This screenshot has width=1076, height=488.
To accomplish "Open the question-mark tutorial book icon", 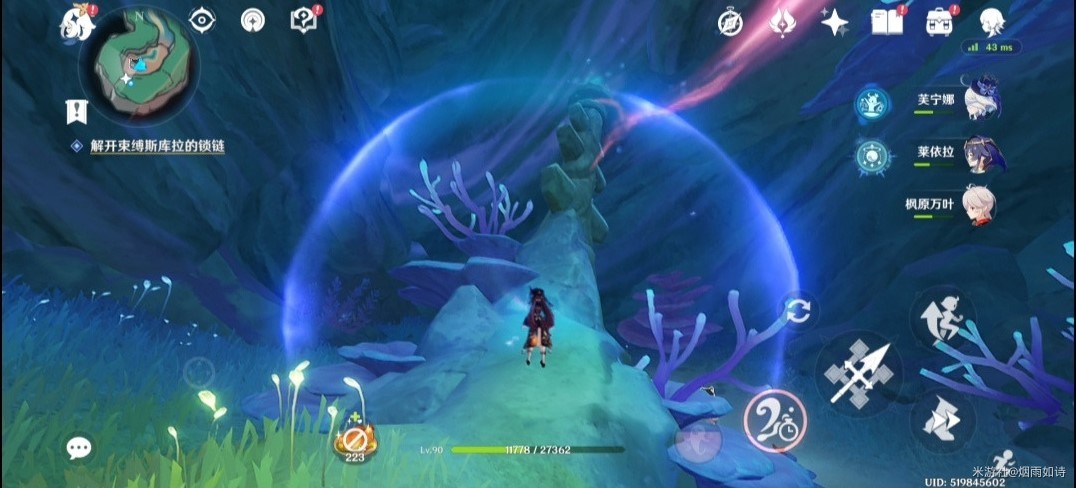I will click(303, 20).
